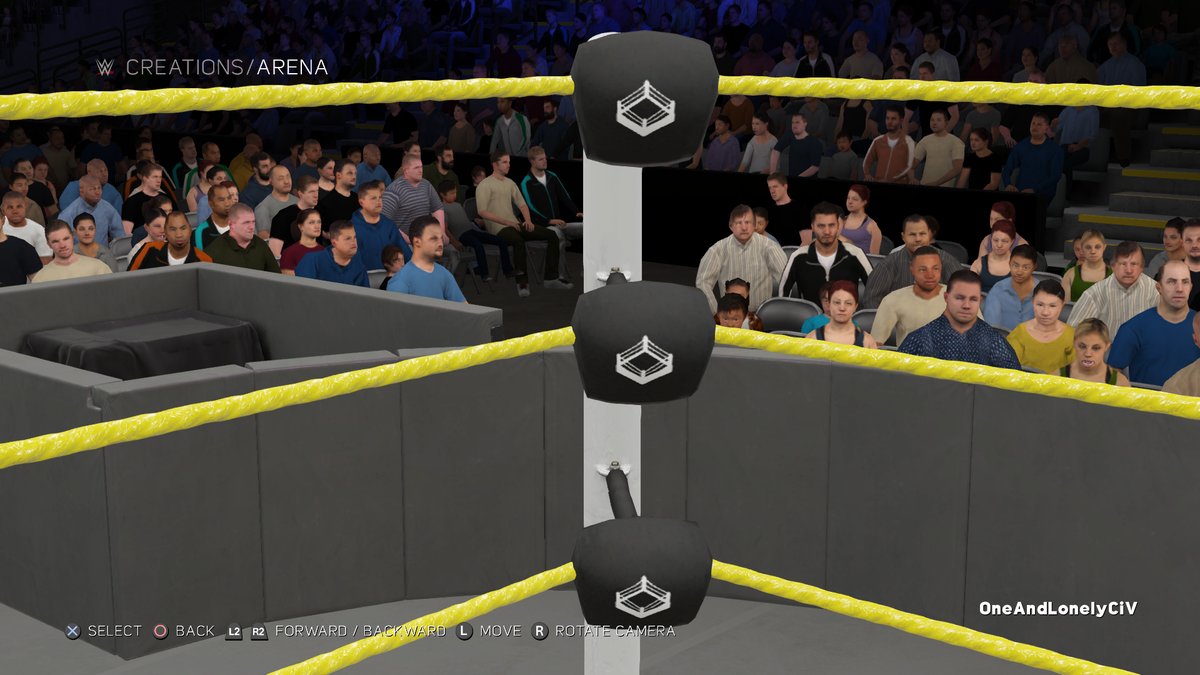1200x675 pixels.
Task: Select the Arena breadcrumb title
Action: [292, 68]
